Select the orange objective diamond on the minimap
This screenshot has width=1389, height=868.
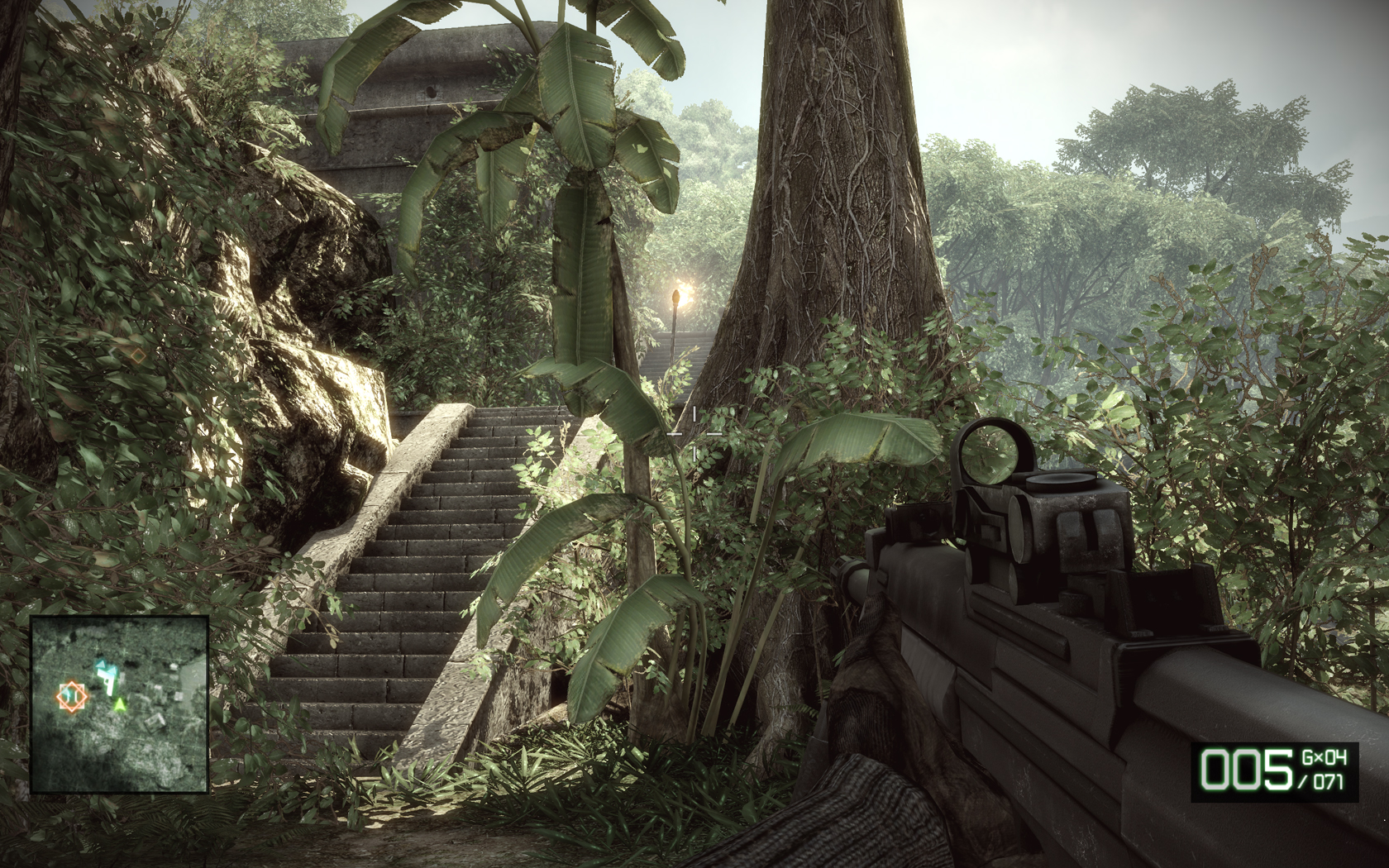tap(71, 696)
